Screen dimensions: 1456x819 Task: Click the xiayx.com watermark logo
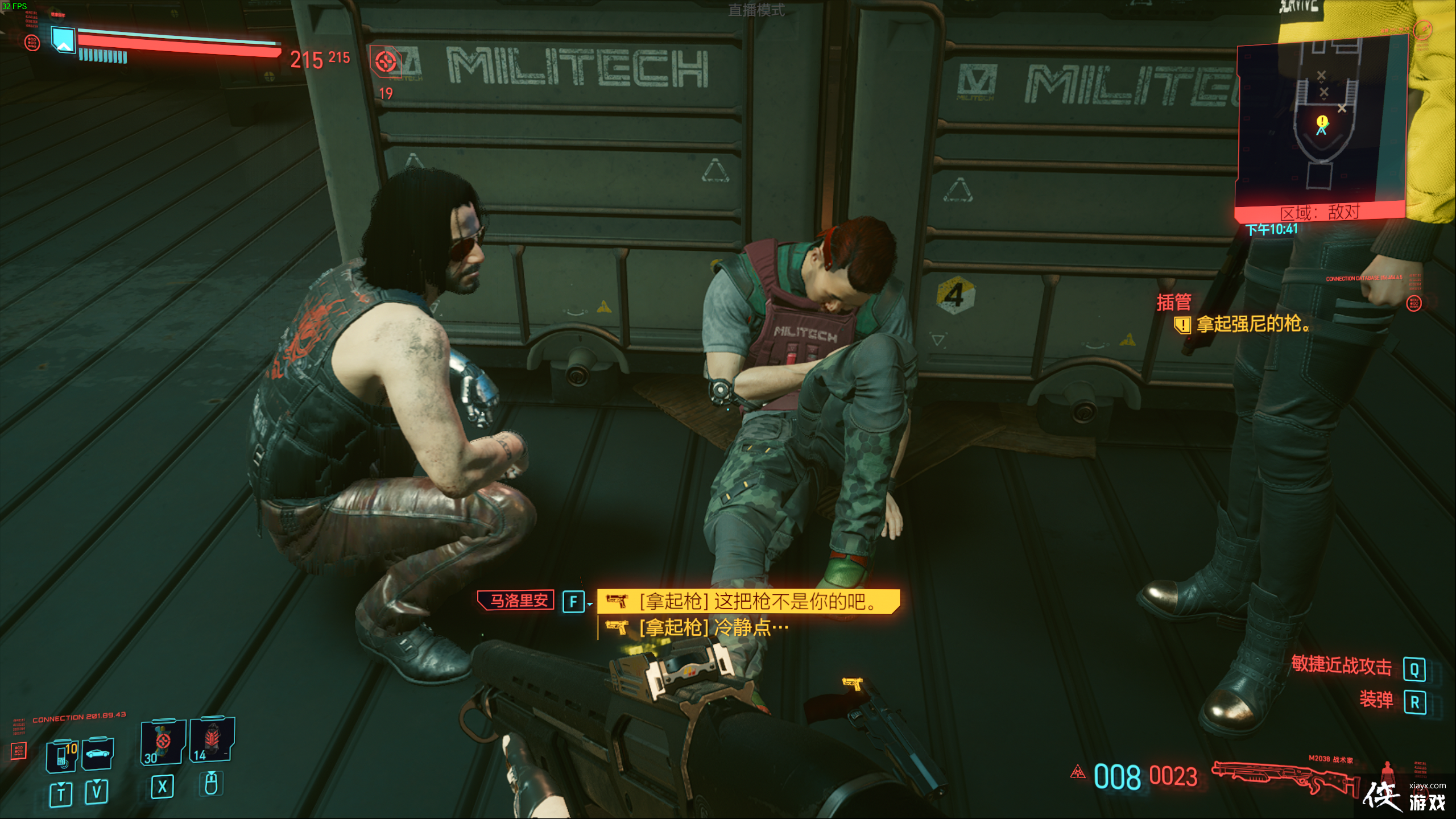[x=1405, y=797]
